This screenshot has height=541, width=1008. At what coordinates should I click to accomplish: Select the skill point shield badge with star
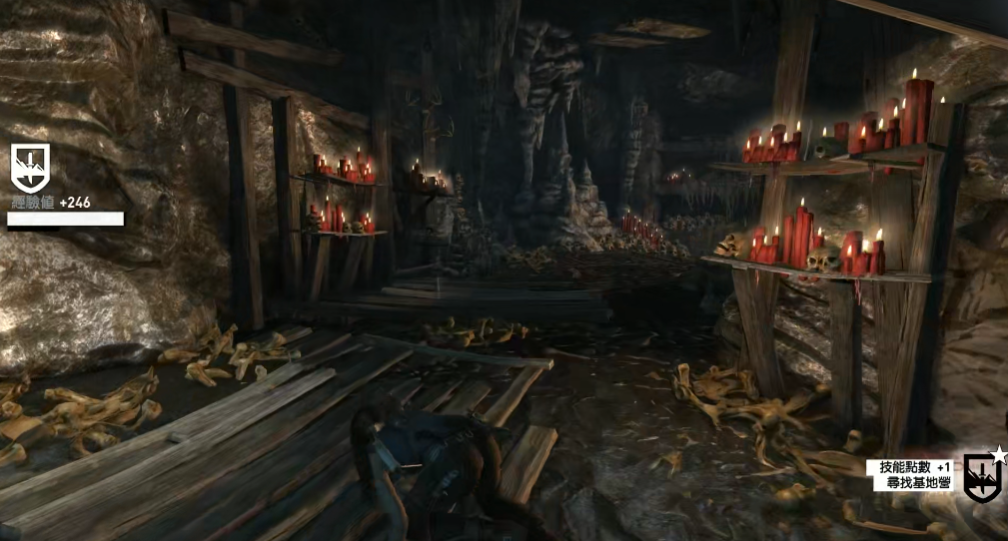point(982,475)
